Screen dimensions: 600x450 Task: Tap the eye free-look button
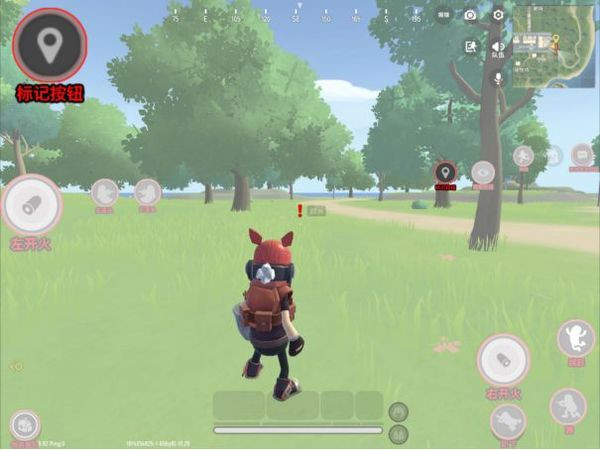pos(483,172)
